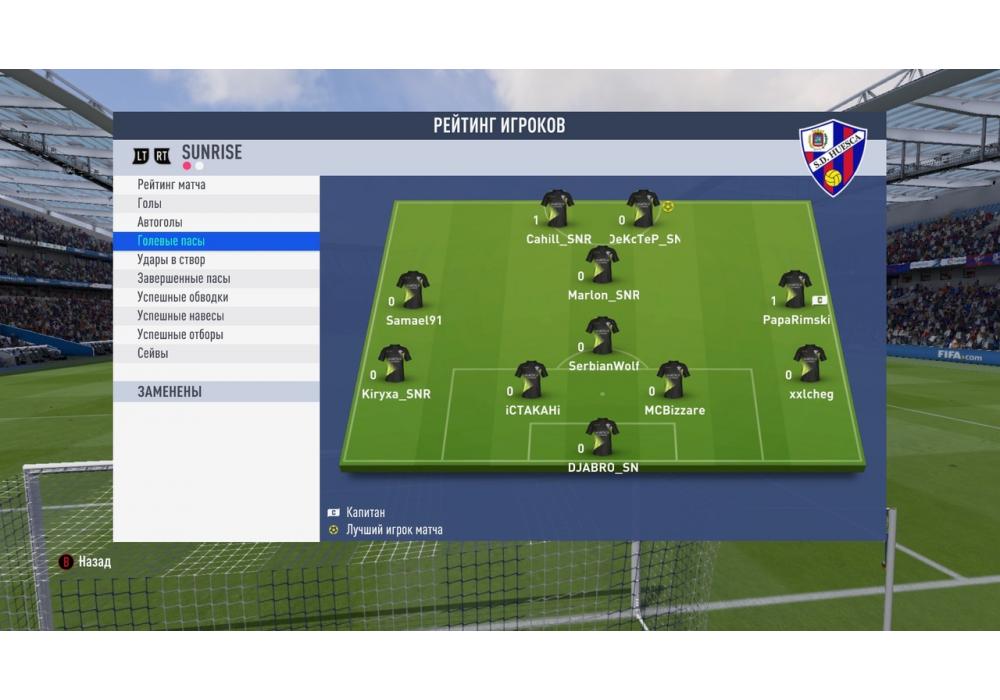The image size is (1000, 700).
Task: Show the Успешные навесы stats
Action: coord(181,316)
